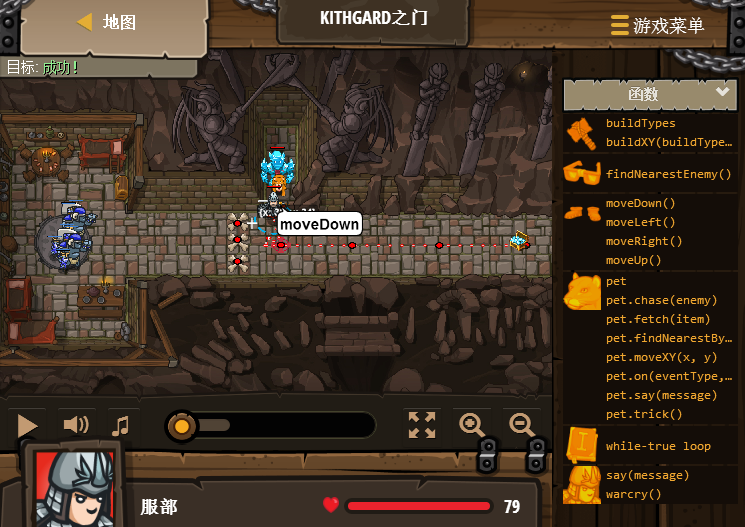Select the warcry() function entry
The width and height of the screenshot is (745, 527).
tap(634, 494)
